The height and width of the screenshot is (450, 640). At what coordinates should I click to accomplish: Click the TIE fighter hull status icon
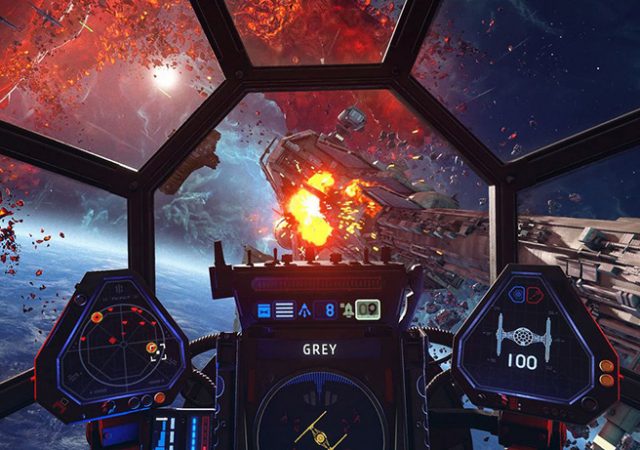pos(520,332)
